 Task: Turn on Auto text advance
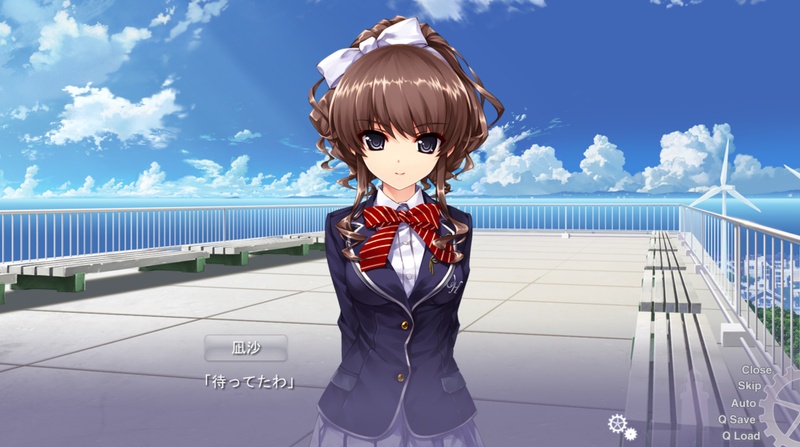click(x=743, y=402)
